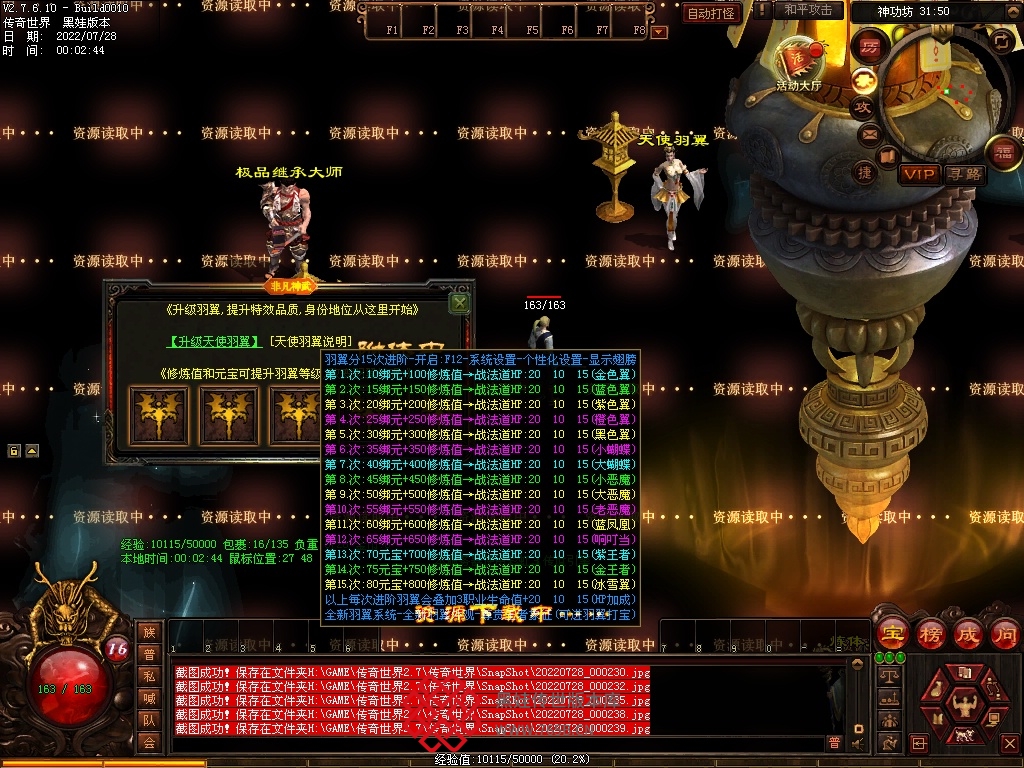The width and height of the screenshot is (1024, 768).
Task: Activate the 寻路 pathfinding button
Action: [964, 174]
